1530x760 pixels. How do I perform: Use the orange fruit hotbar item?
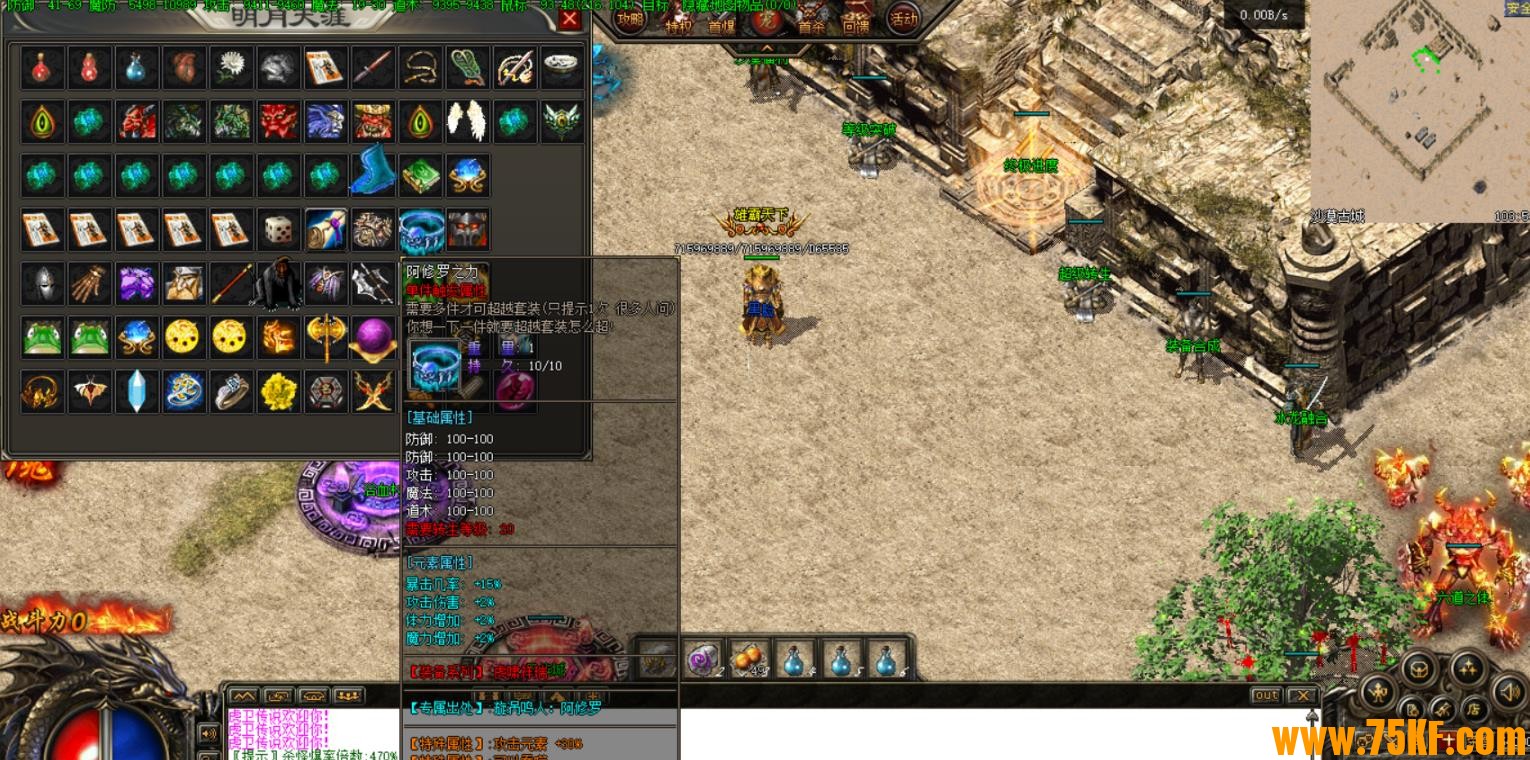(x=749, y=658)
